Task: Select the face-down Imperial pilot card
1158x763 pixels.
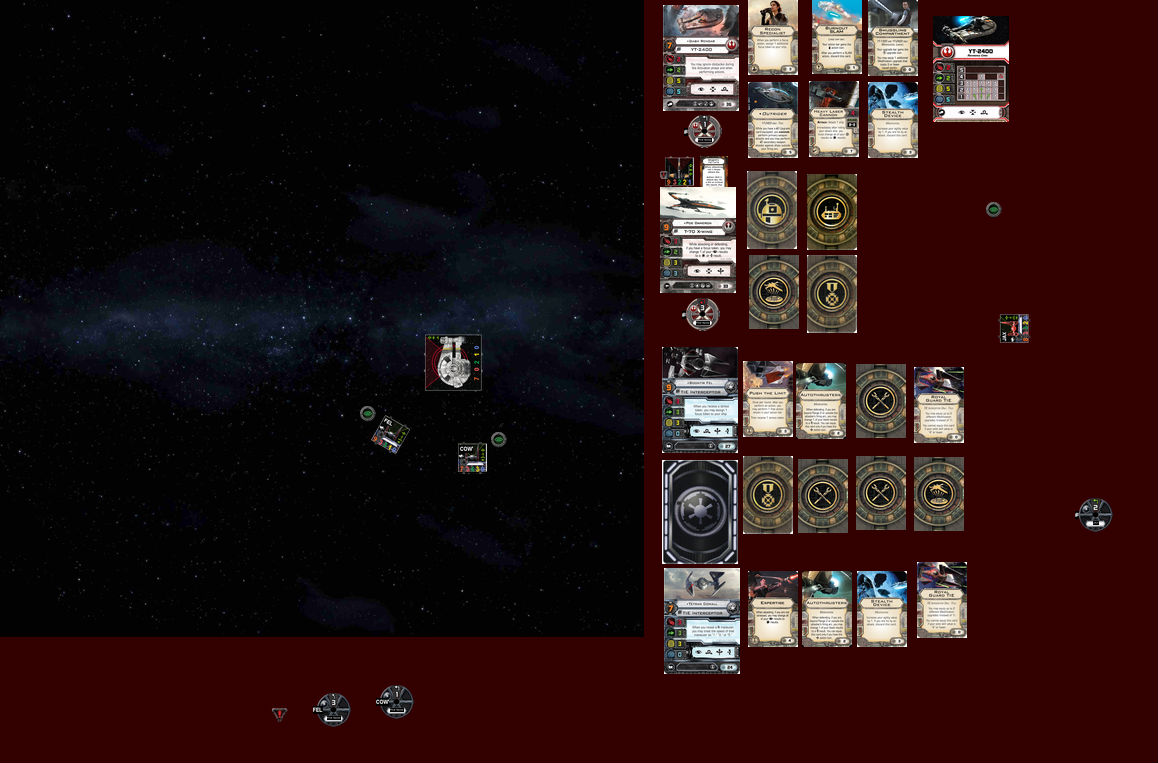Action: click(x=700, y=512)
